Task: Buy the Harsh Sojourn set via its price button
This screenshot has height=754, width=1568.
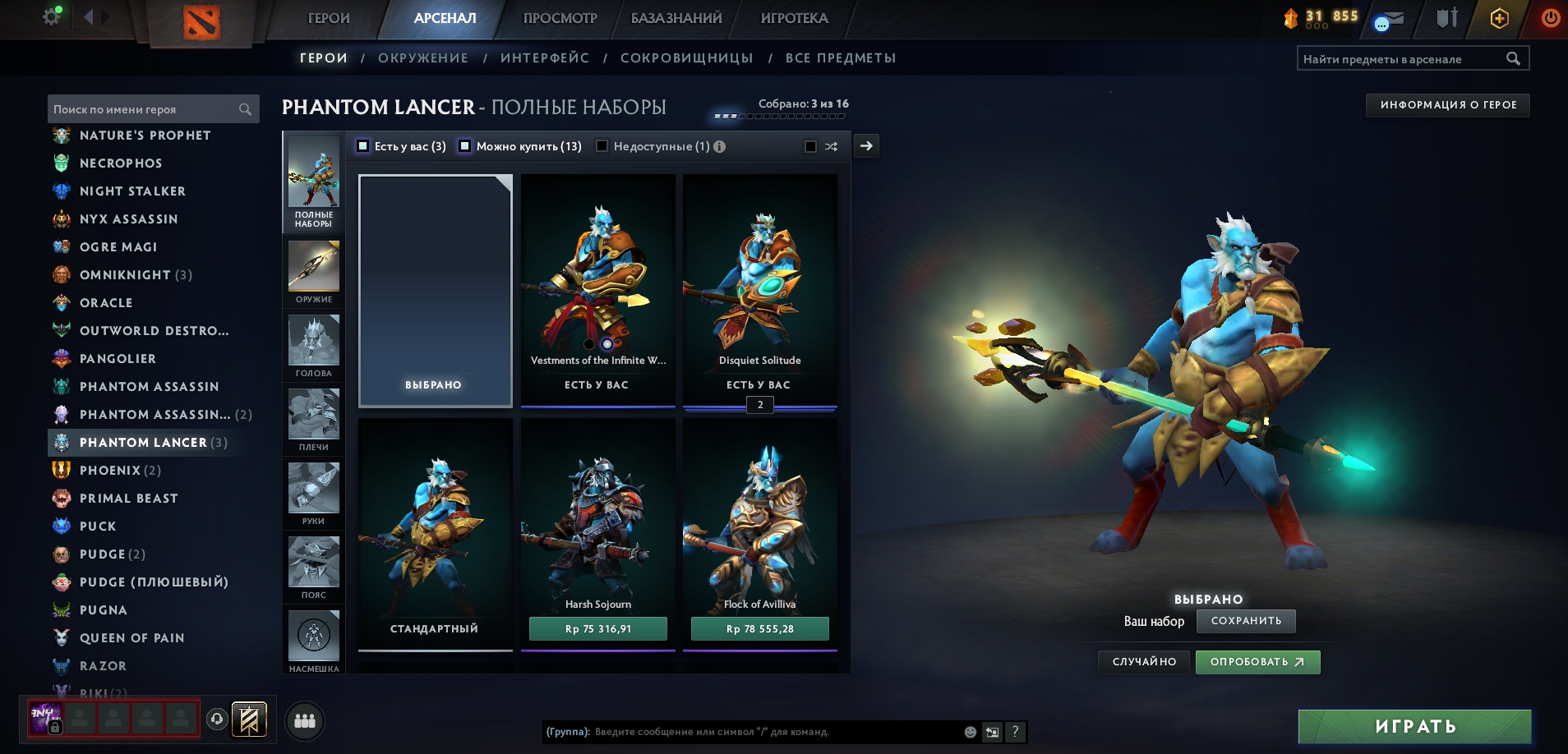Action: (x=597, y=628)
